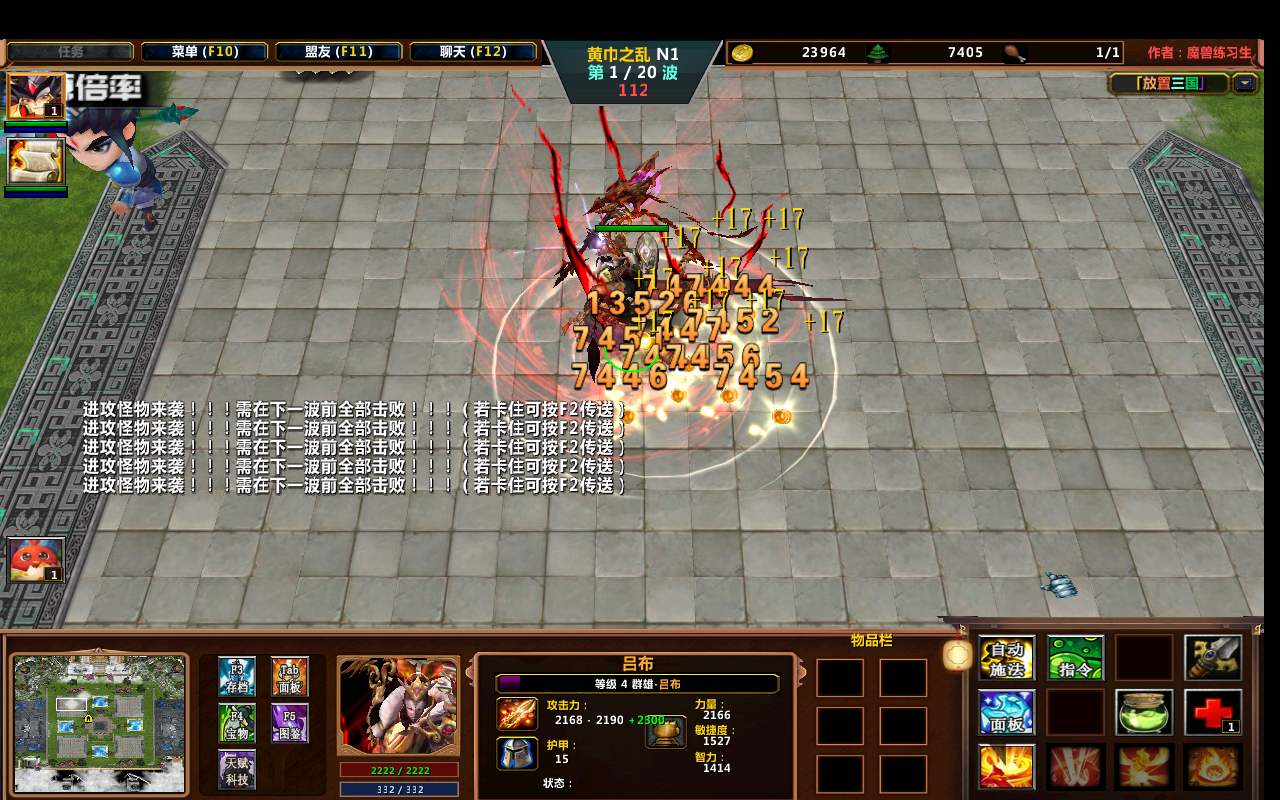Viewport: 1280px width, 800px height.
Task: Select the red bird pet icon
Action: (36, 560)
